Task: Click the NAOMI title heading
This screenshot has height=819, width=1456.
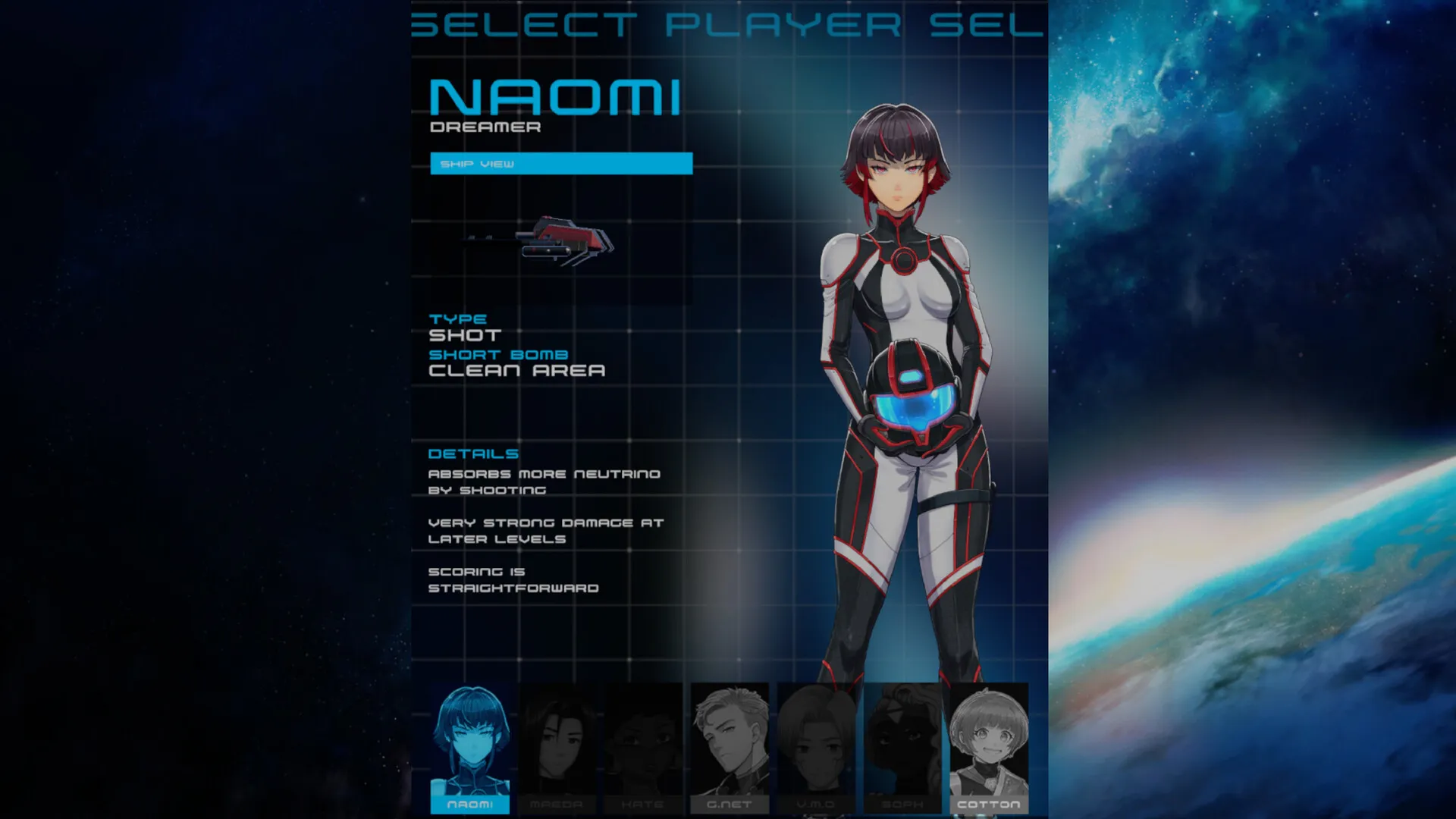Action: coord(556,96)
